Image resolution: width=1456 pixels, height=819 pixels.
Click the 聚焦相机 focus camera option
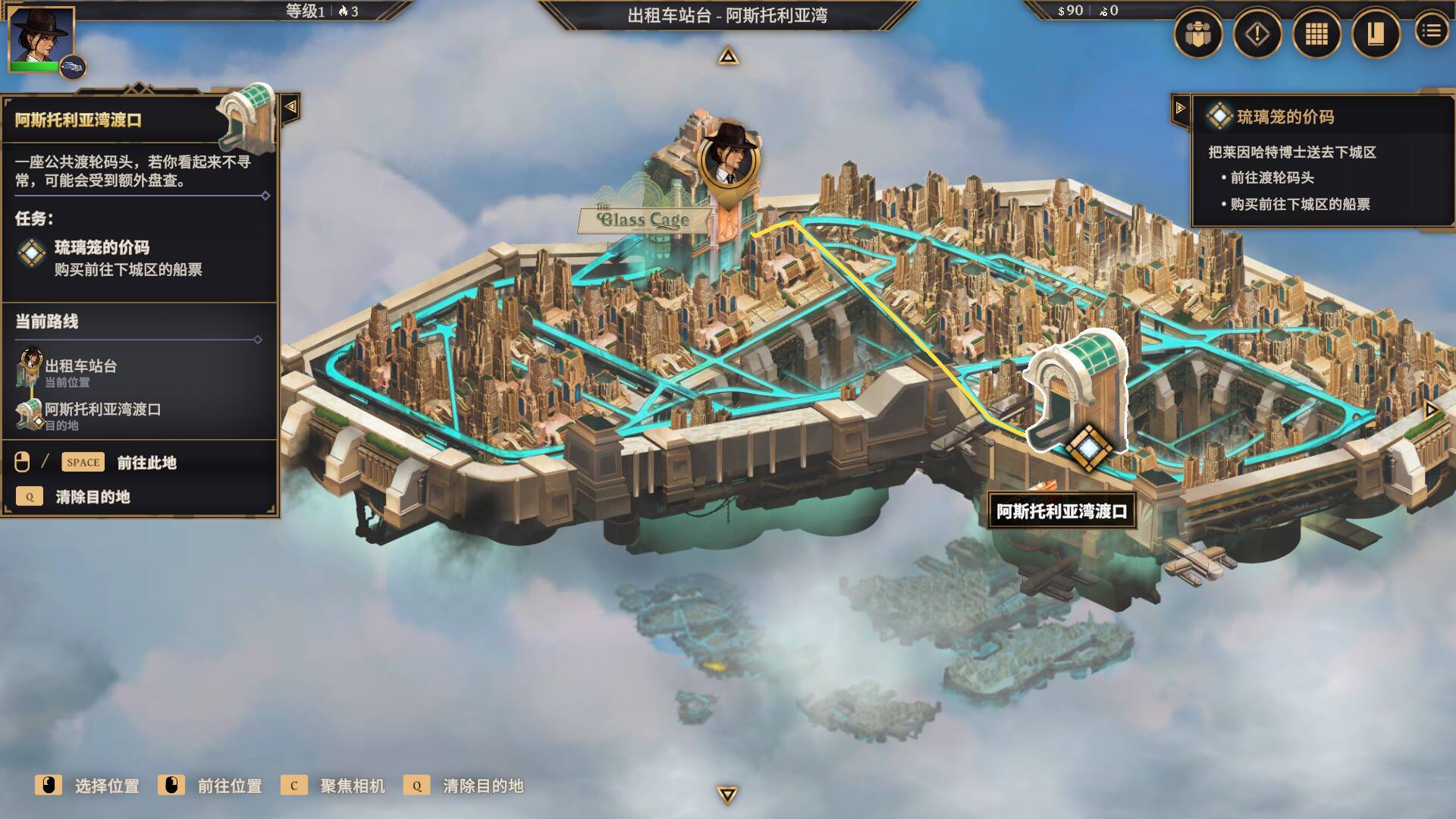point(352,786)
